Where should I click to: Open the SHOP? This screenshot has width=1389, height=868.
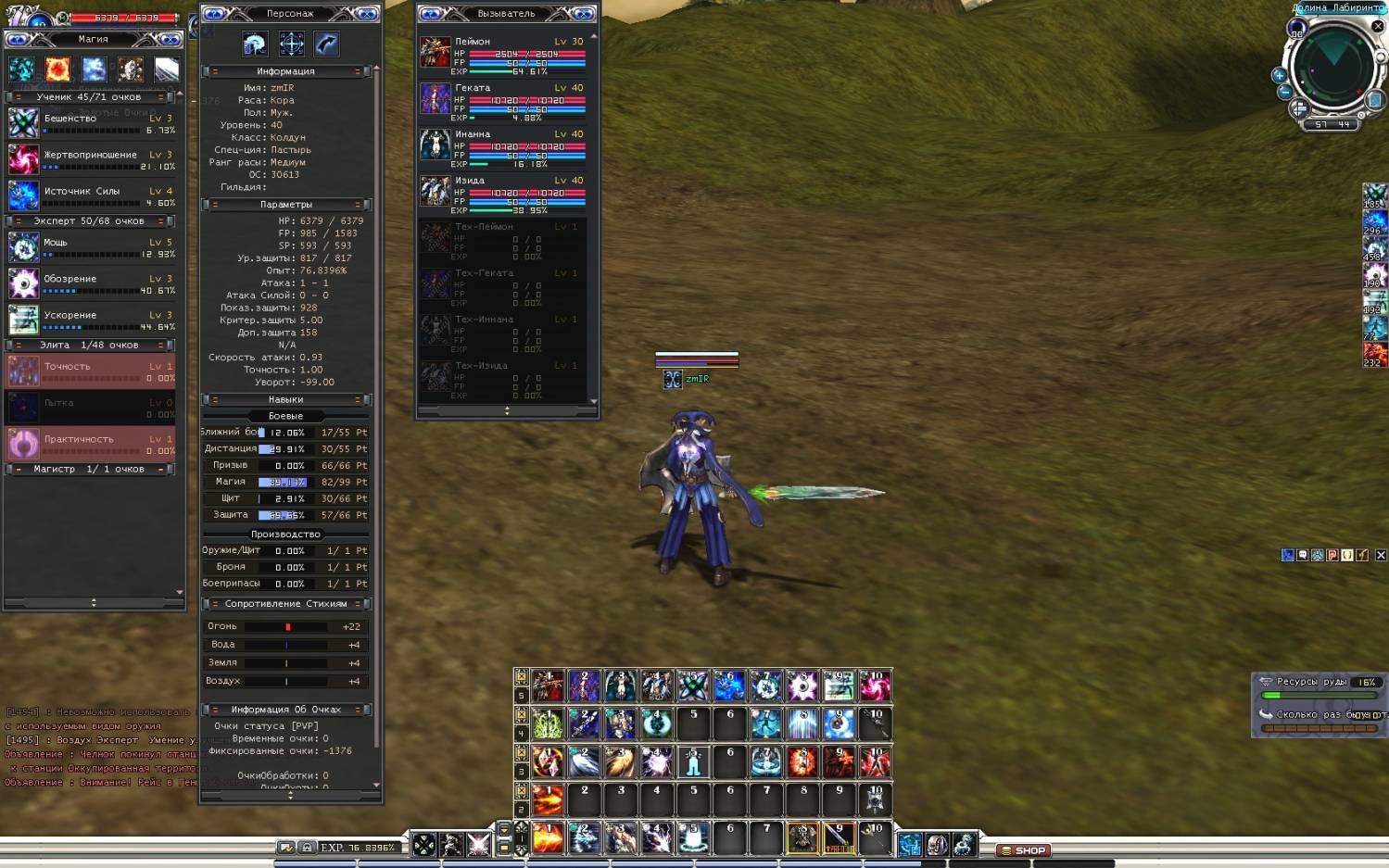tap(1023, 849)
